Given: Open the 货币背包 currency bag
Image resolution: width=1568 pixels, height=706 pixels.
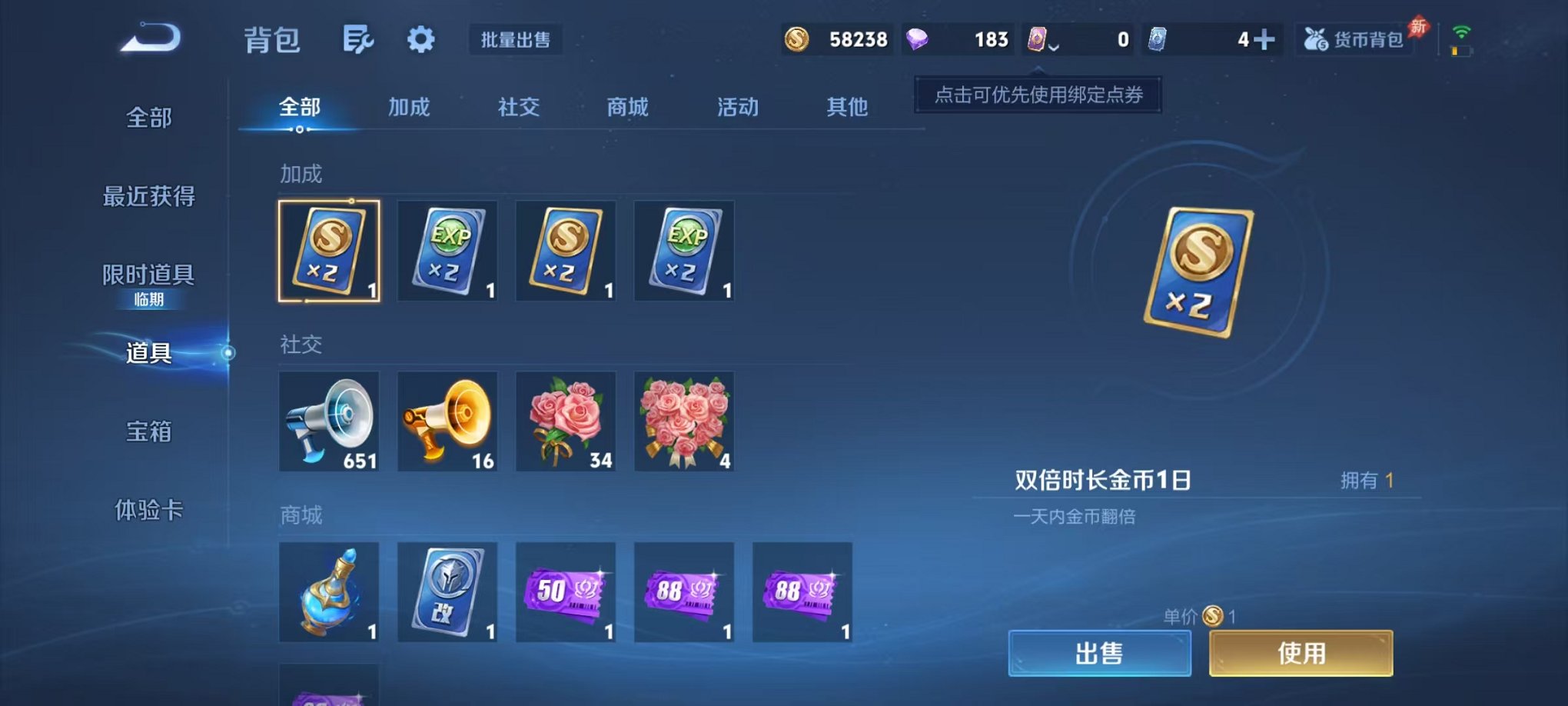Looking at the screenshot, I should pos(1356,38).
